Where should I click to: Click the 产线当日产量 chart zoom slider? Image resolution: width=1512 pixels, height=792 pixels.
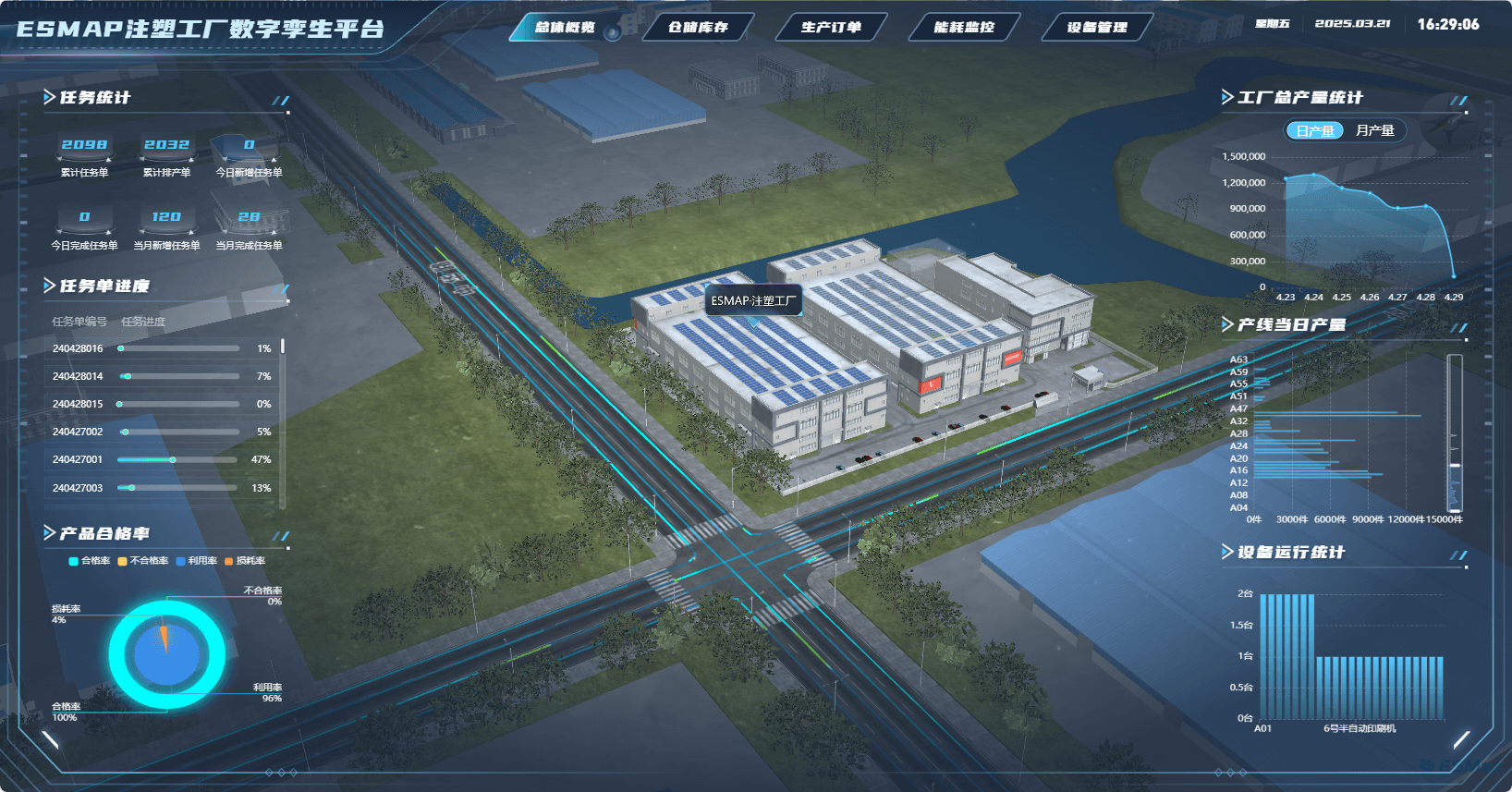click(x=1455, y=433)
